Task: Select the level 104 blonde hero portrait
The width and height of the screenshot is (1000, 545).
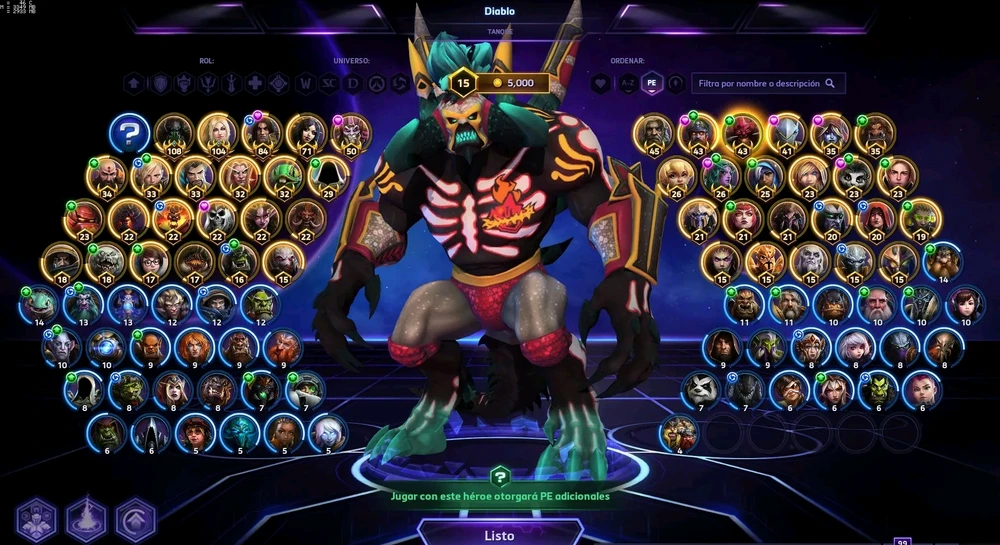Action: click(x=217, y=132)
